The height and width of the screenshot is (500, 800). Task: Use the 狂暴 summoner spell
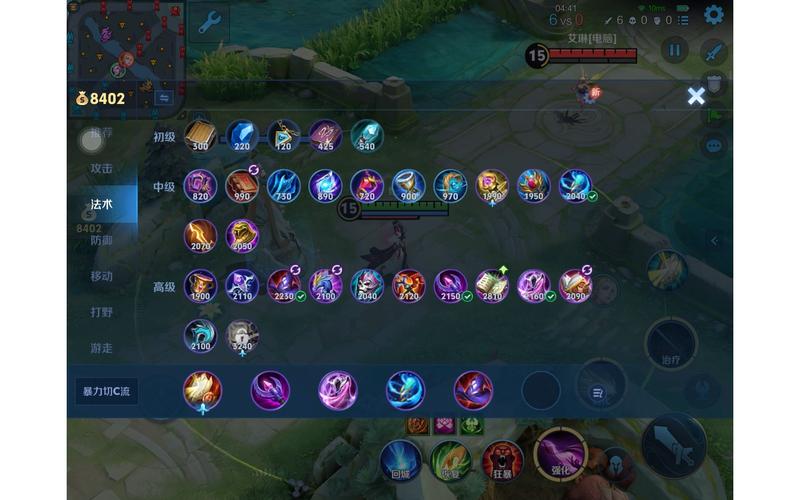(502, 462)
